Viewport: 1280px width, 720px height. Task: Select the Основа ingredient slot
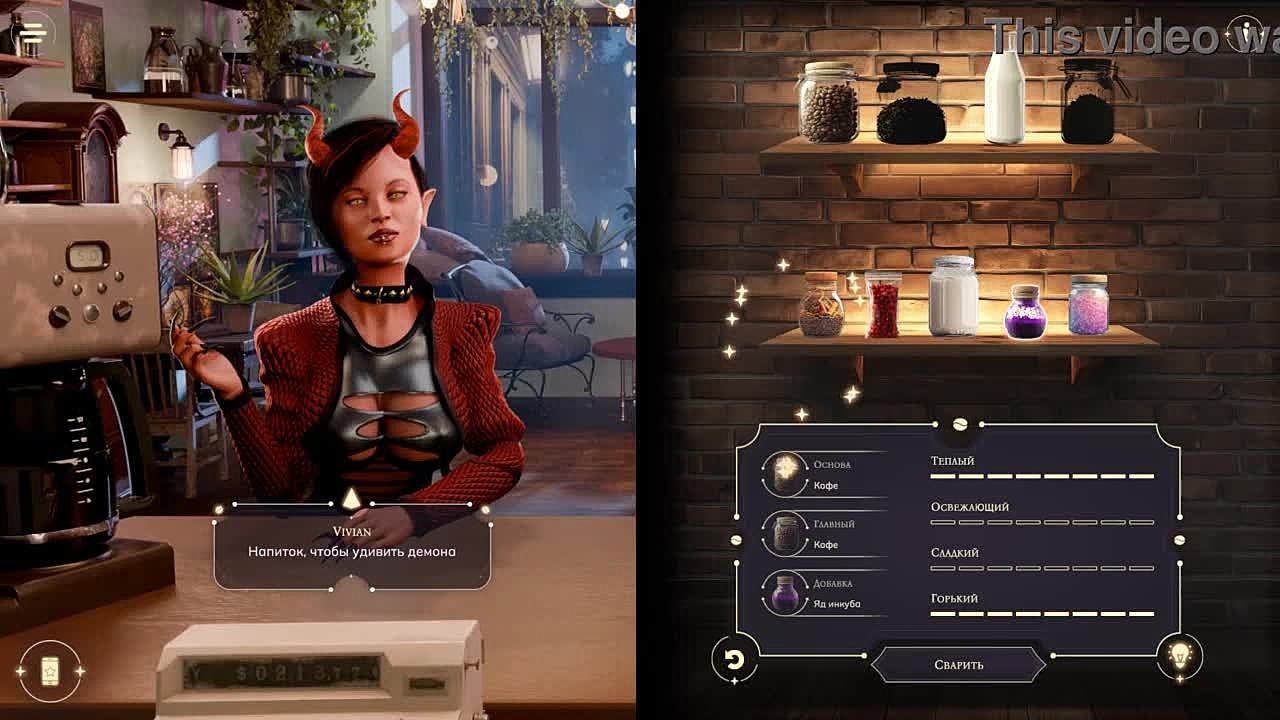tap(784, 474)
